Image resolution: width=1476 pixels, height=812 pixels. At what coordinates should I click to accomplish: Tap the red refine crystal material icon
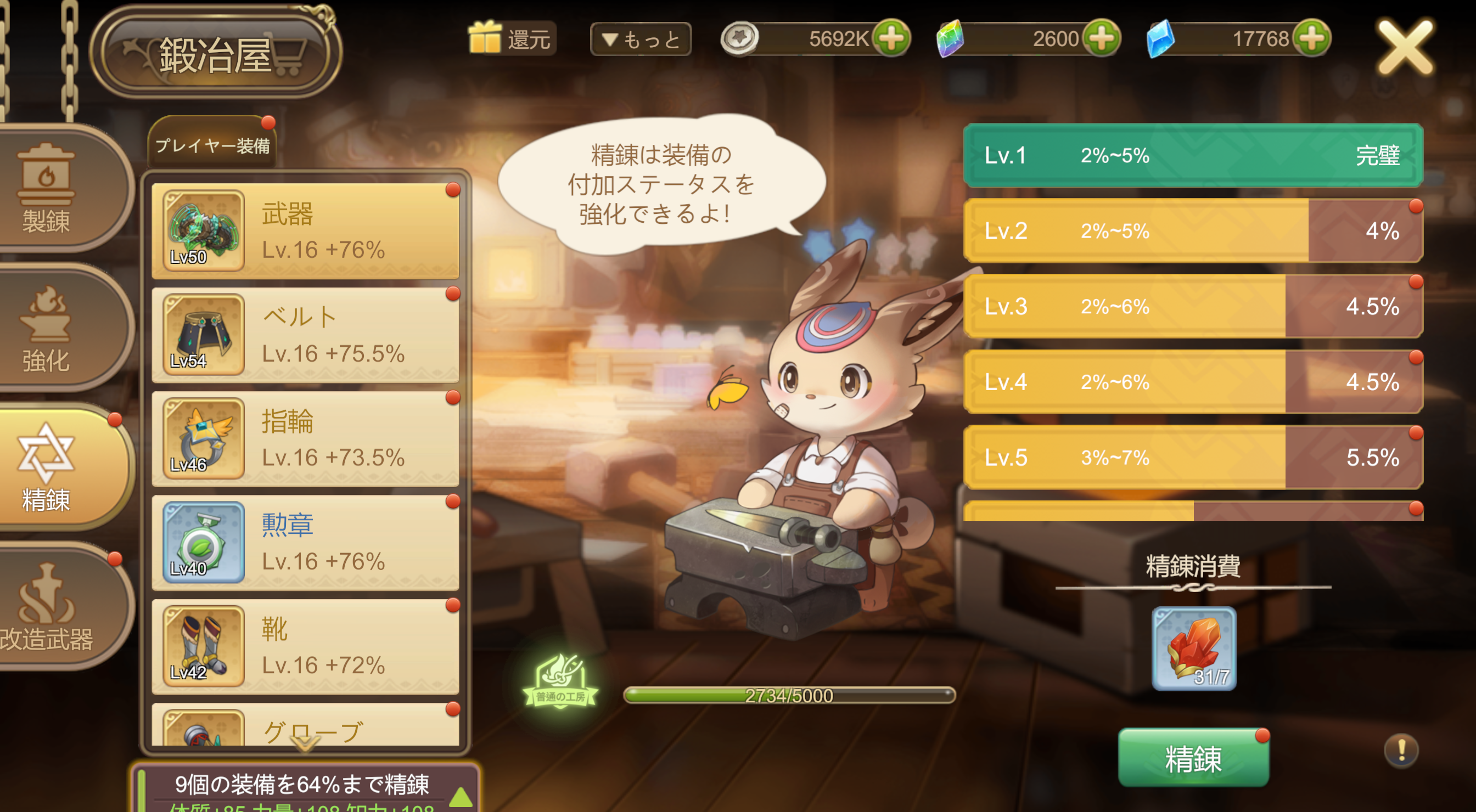(x=1193, y=648)
